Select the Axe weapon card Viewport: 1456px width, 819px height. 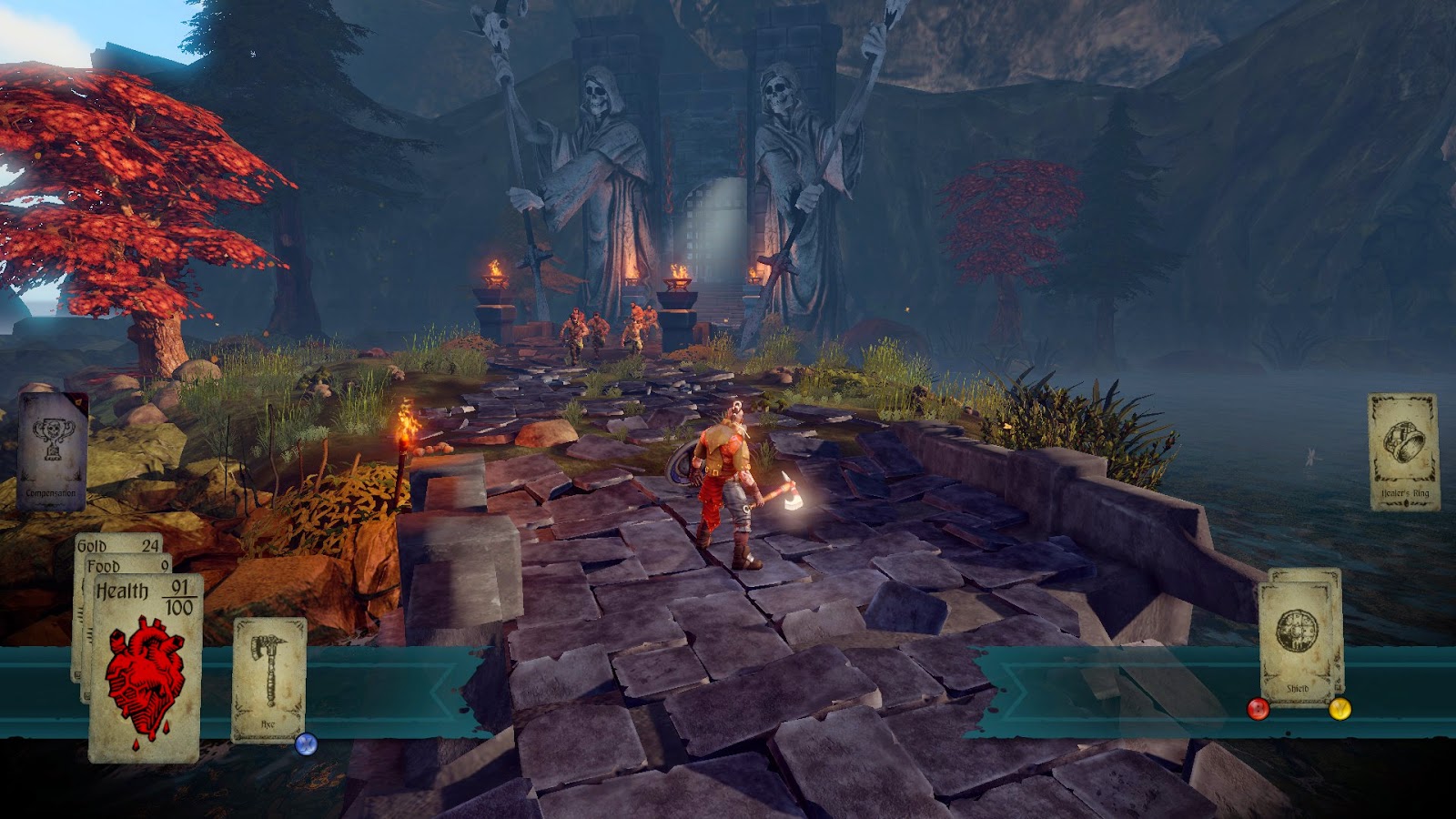[x=269, y=679]
